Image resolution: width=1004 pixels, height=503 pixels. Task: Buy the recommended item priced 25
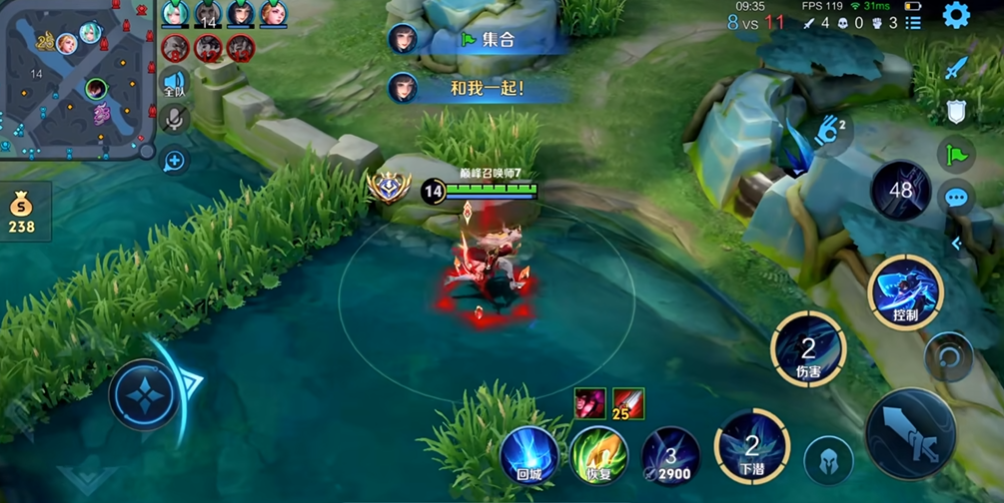[629, 403]
